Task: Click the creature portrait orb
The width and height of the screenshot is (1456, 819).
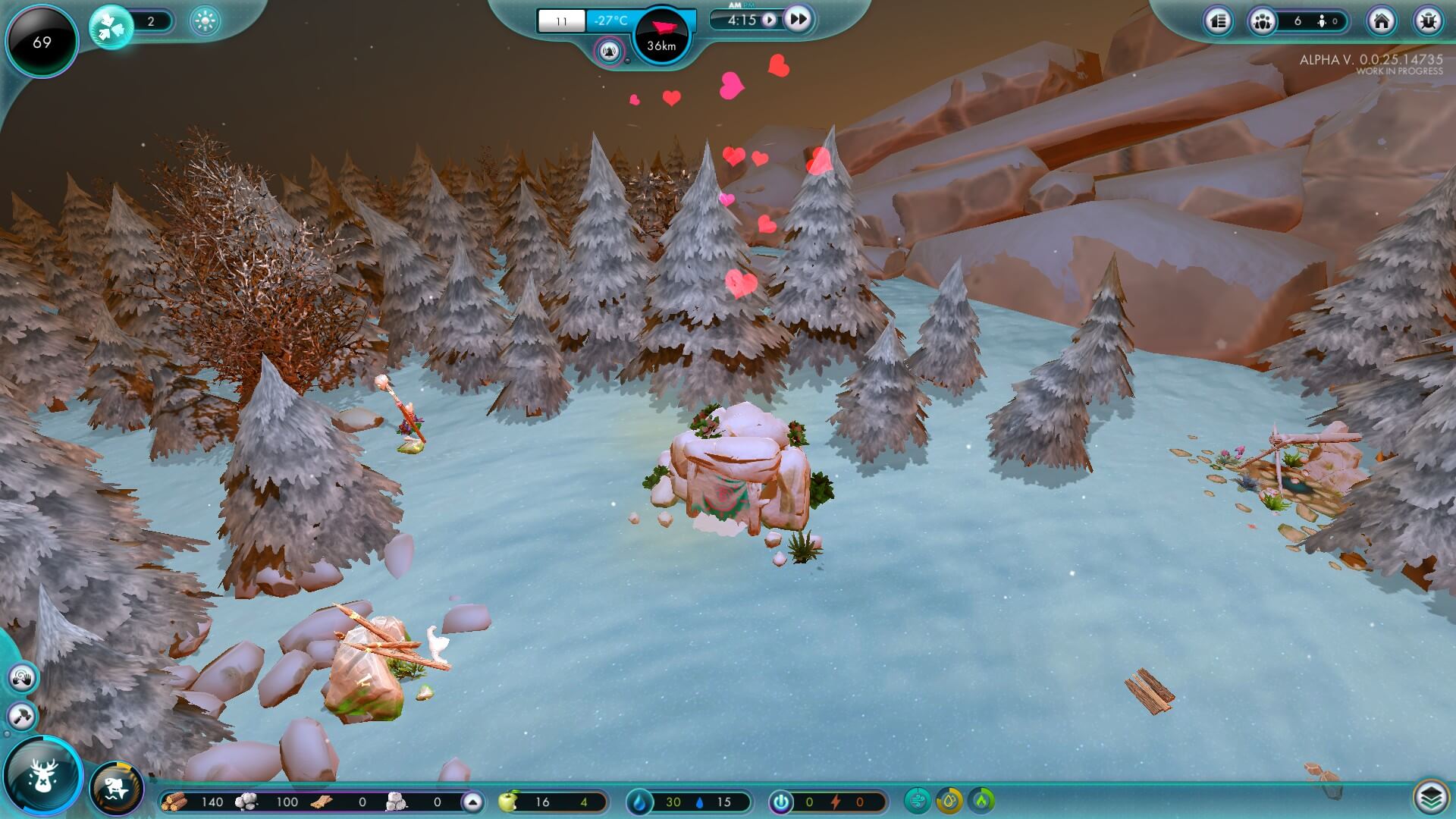Action: (116, 789)
